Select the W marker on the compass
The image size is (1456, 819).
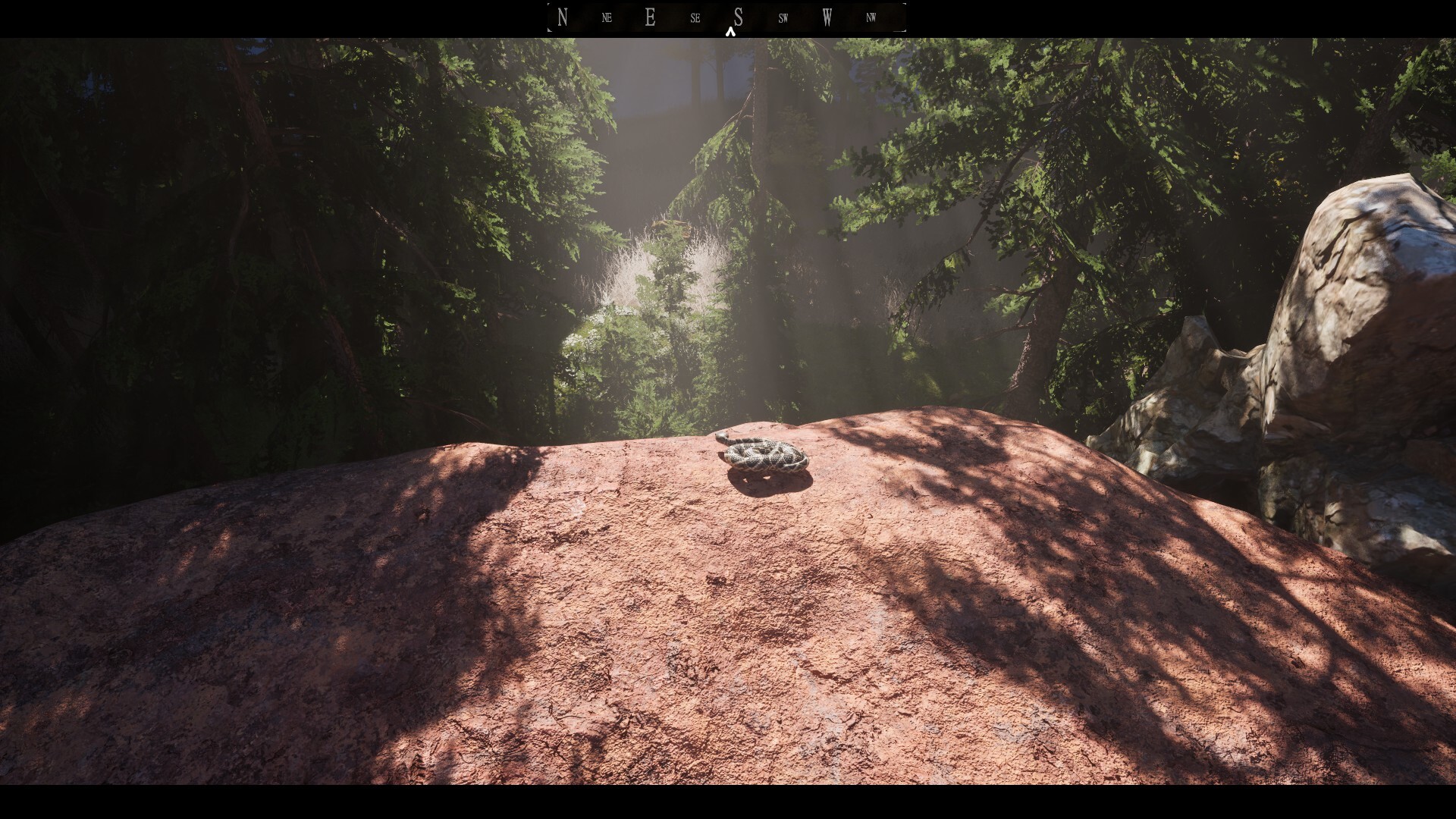tap(827, 17)
